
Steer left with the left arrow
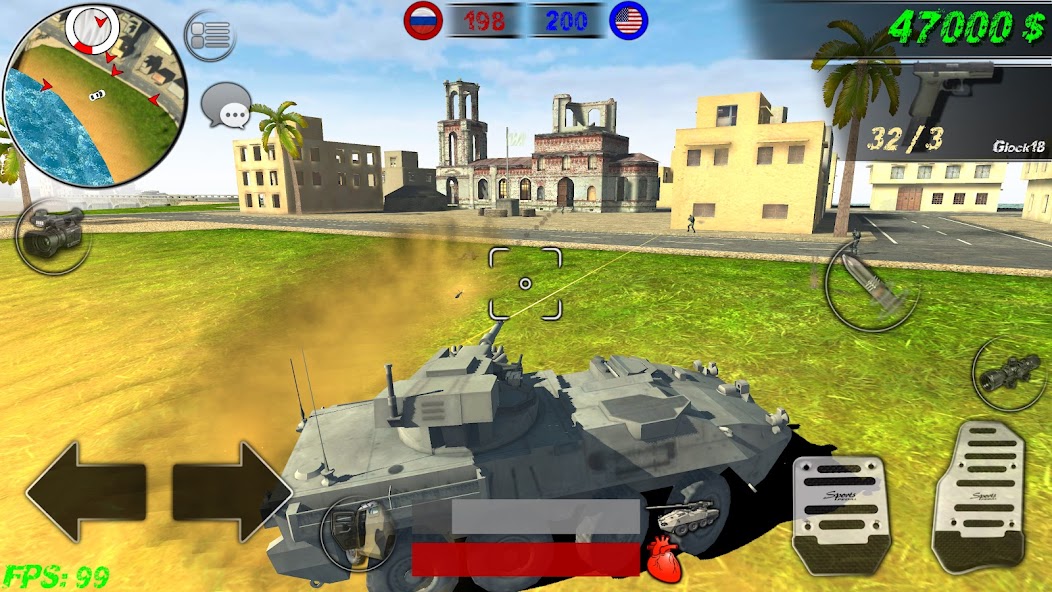click(84, 492)
